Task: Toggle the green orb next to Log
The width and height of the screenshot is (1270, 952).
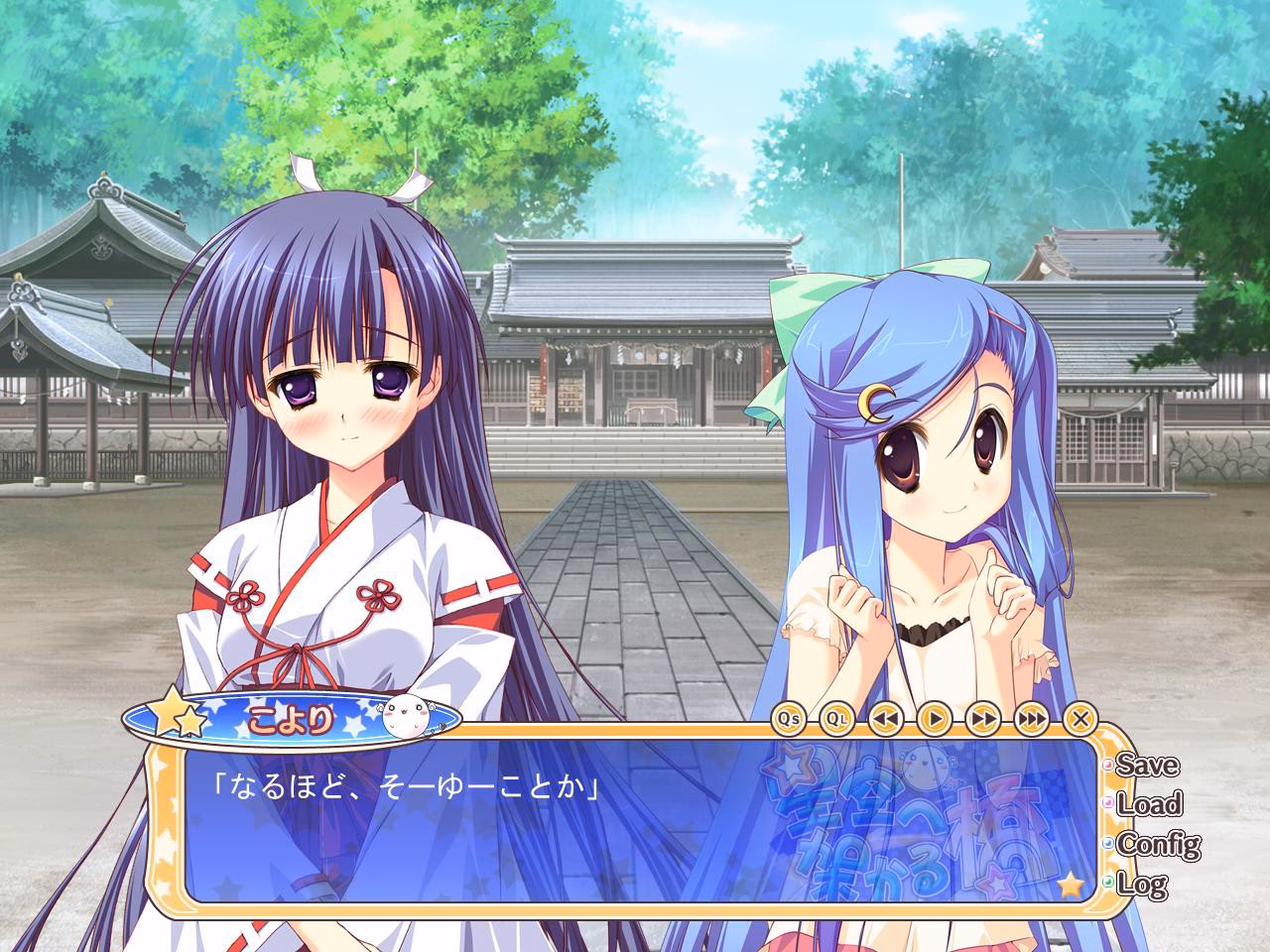Action: point(1106,881)
